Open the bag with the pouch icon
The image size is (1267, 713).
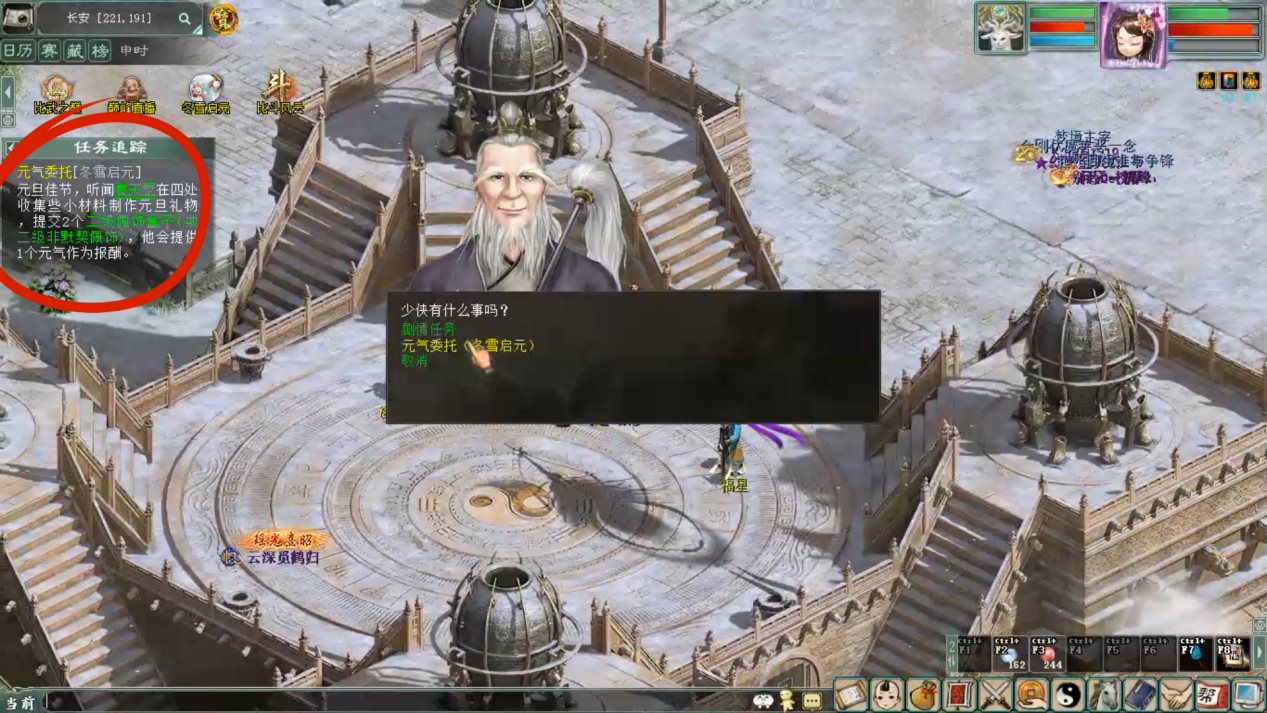(923, 693)
